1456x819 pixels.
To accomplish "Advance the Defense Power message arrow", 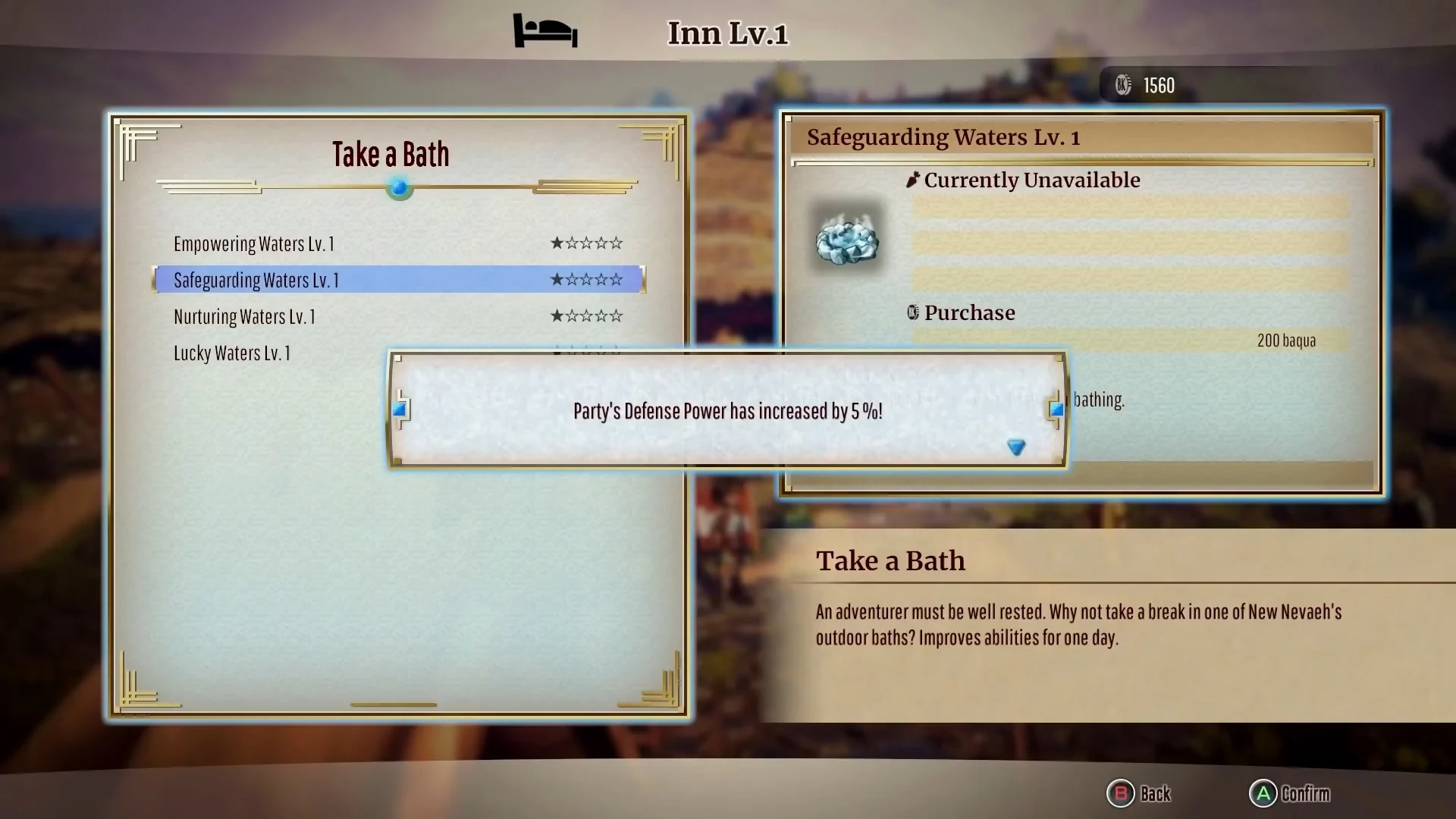I will [1016, 447].
